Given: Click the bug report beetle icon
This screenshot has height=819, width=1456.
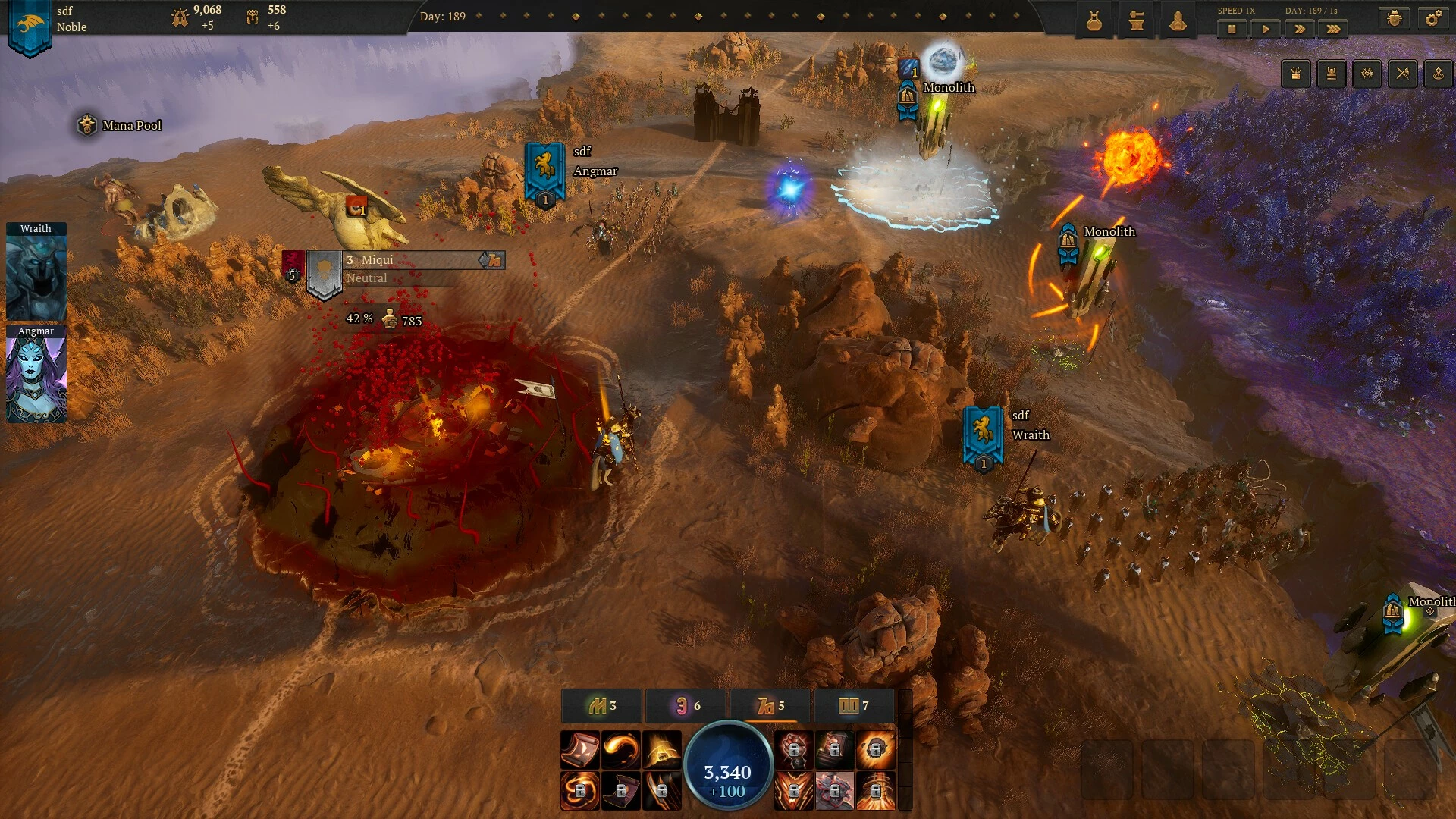Looking at the screenshot, I should click(1394, 19).
